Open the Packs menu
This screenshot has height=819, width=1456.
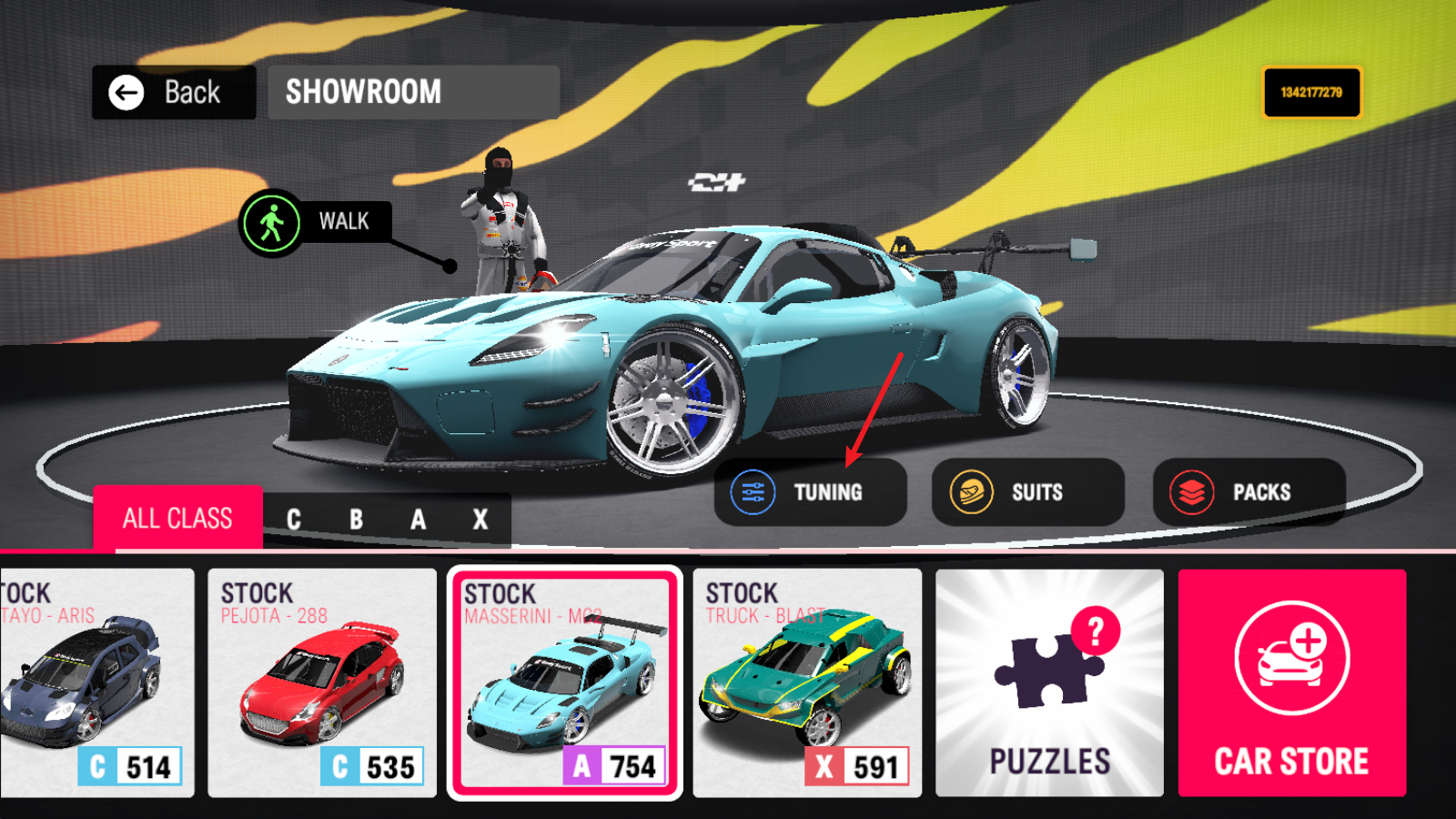pos(1249,492)
